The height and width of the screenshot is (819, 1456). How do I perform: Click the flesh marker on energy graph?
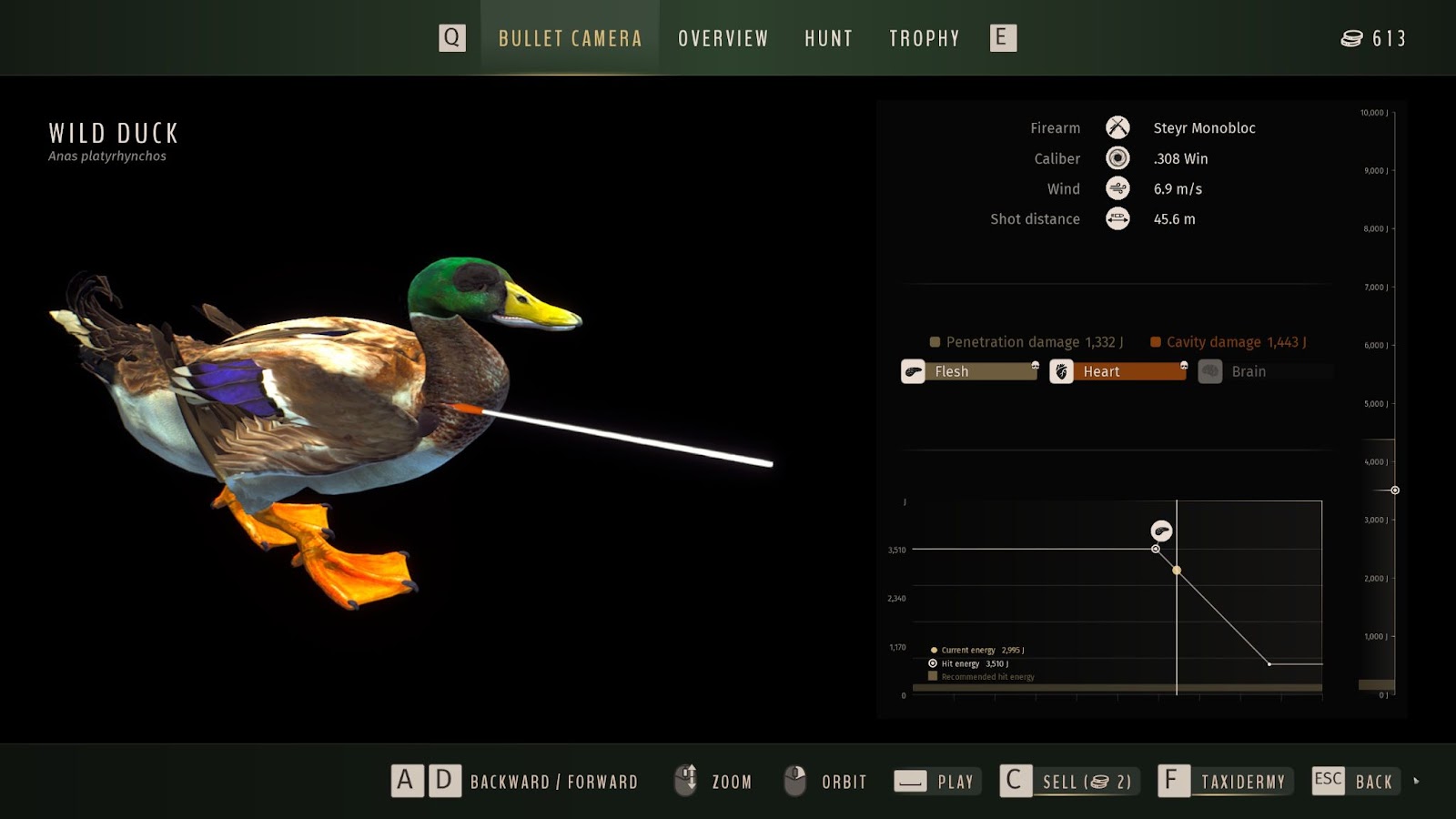coord(1161,531)
